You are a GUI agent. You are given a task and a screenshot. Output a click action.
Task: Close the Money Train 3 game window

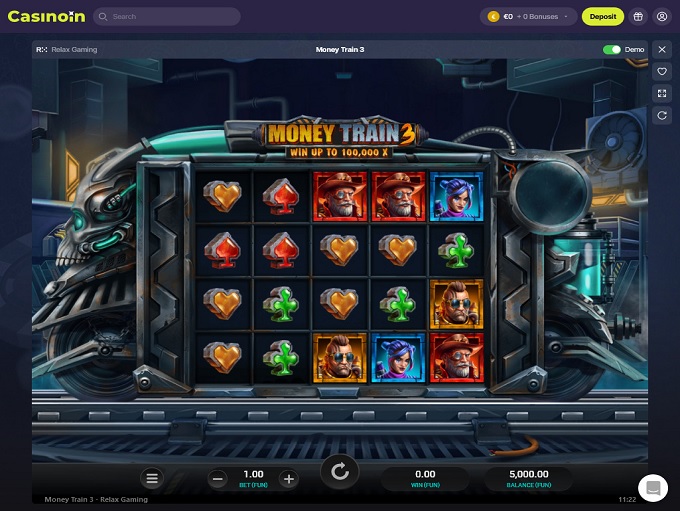tap(662, 49)
